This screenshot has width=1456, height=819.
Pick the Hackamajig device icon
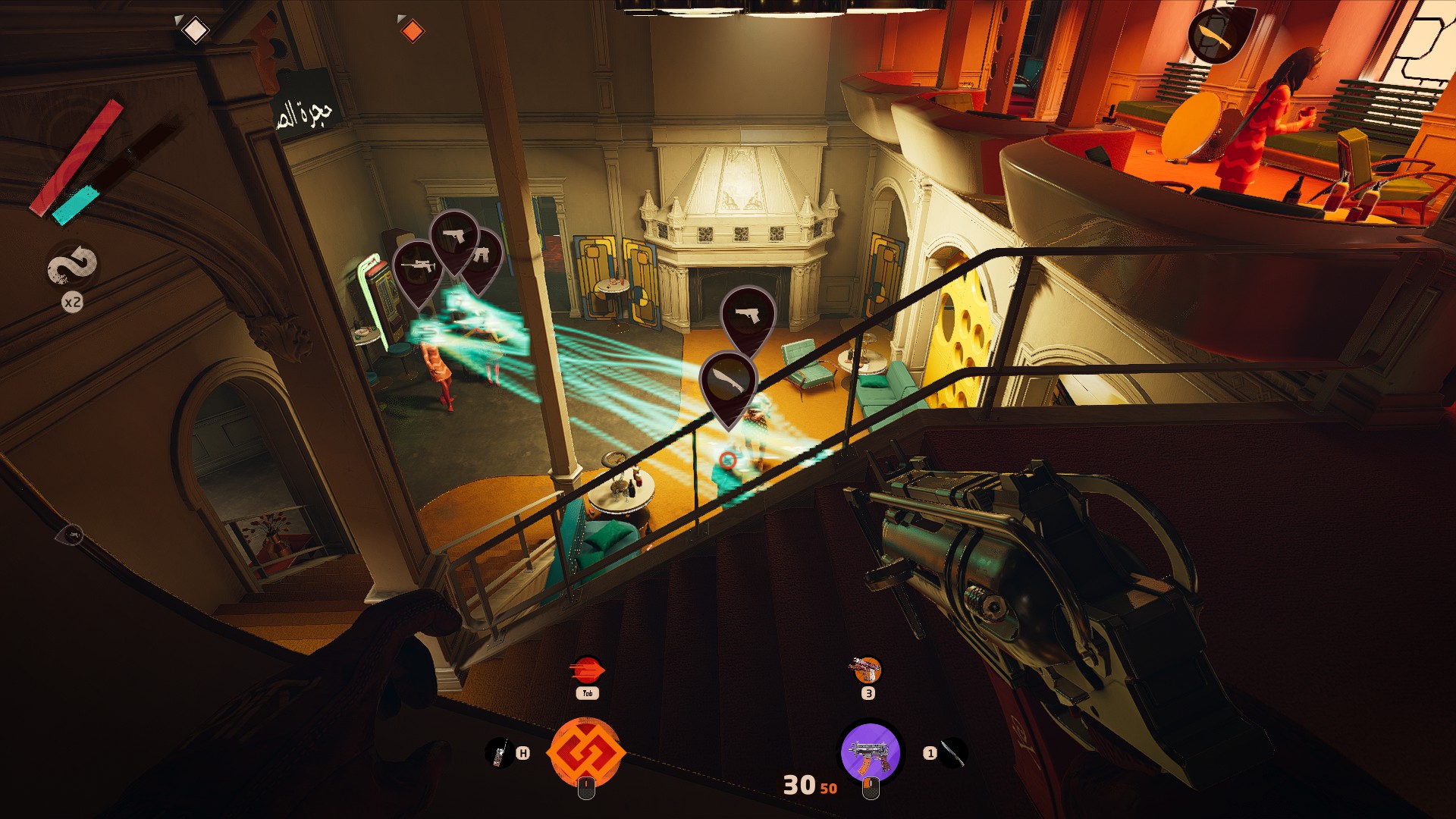(x=499, y=753)
